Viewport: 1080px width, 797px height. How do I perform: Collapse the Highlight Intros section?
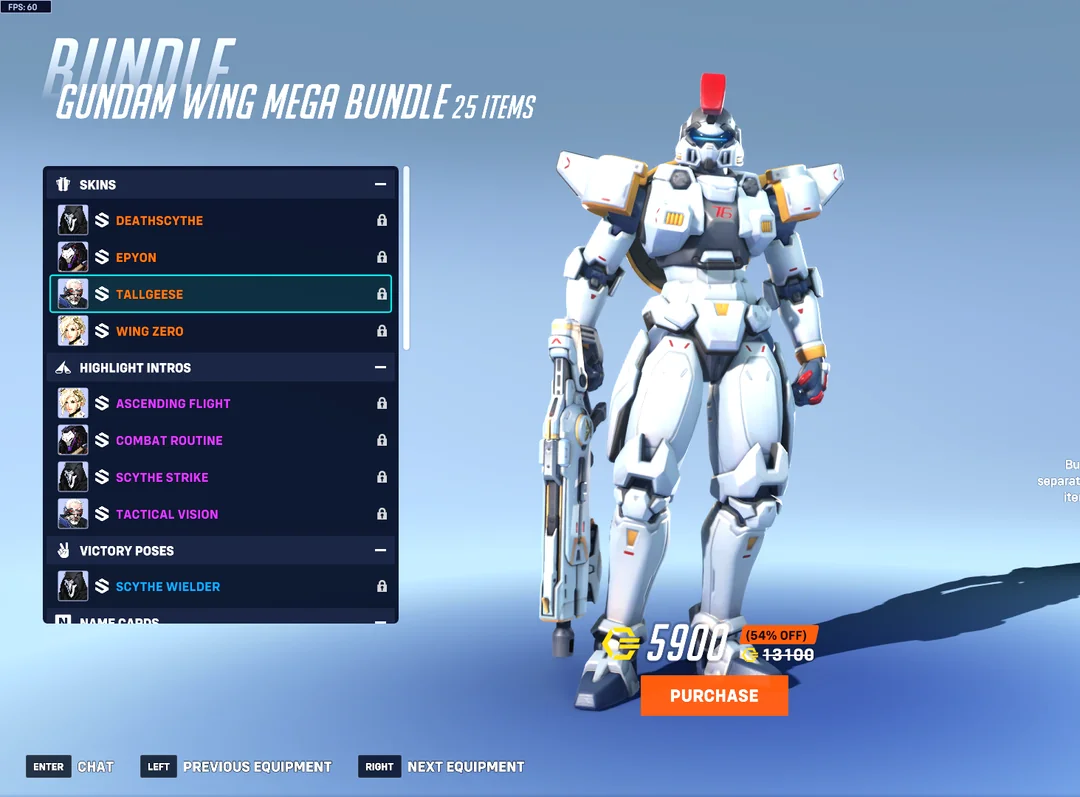point(380,368)
